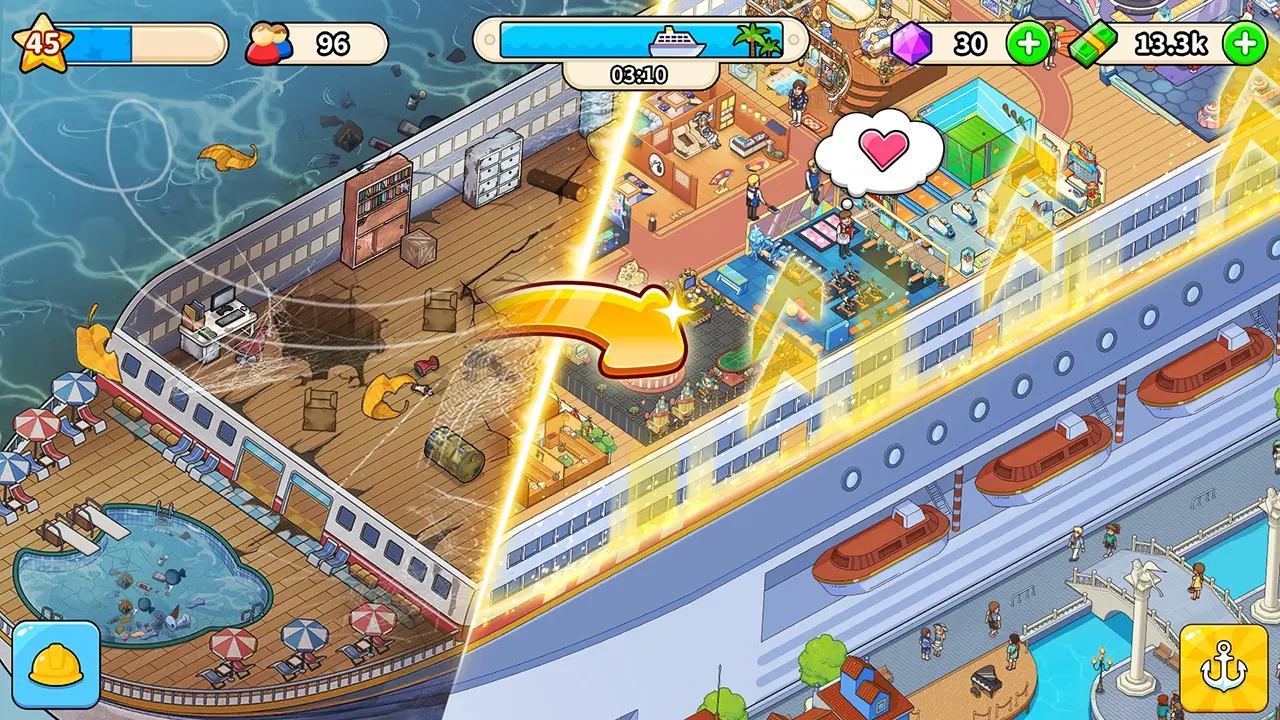Open the yellow hard hat build menu

56,666
